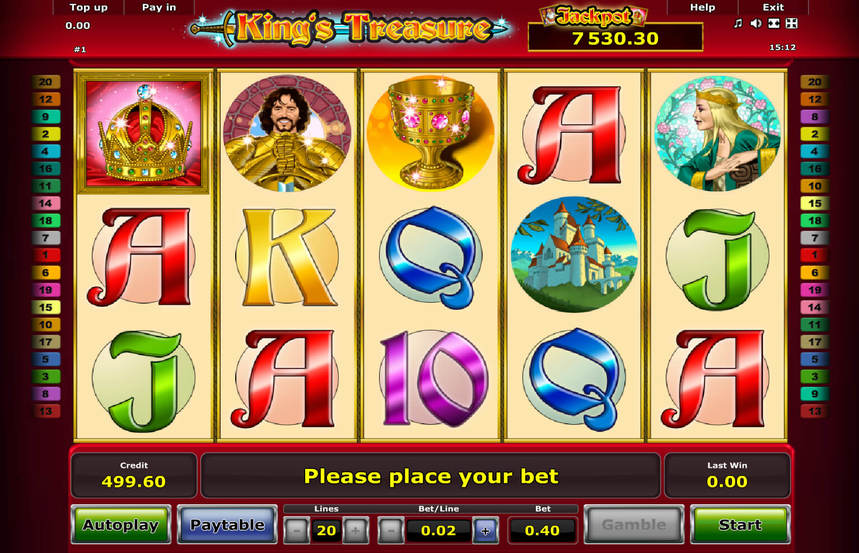859x553 pixels.
Task: Click the widescreen stretch icon
Action: (773, 23)
